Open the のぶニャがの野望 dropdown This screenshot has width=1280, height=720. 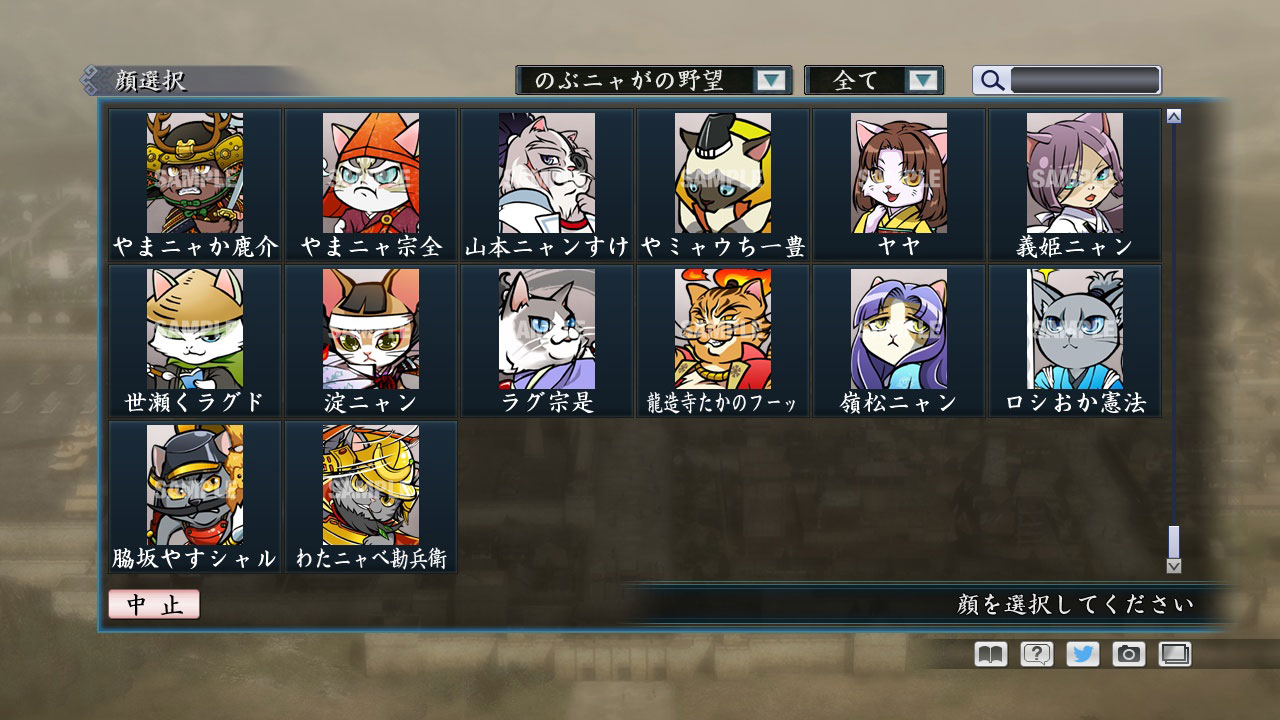tap(648, 79)
